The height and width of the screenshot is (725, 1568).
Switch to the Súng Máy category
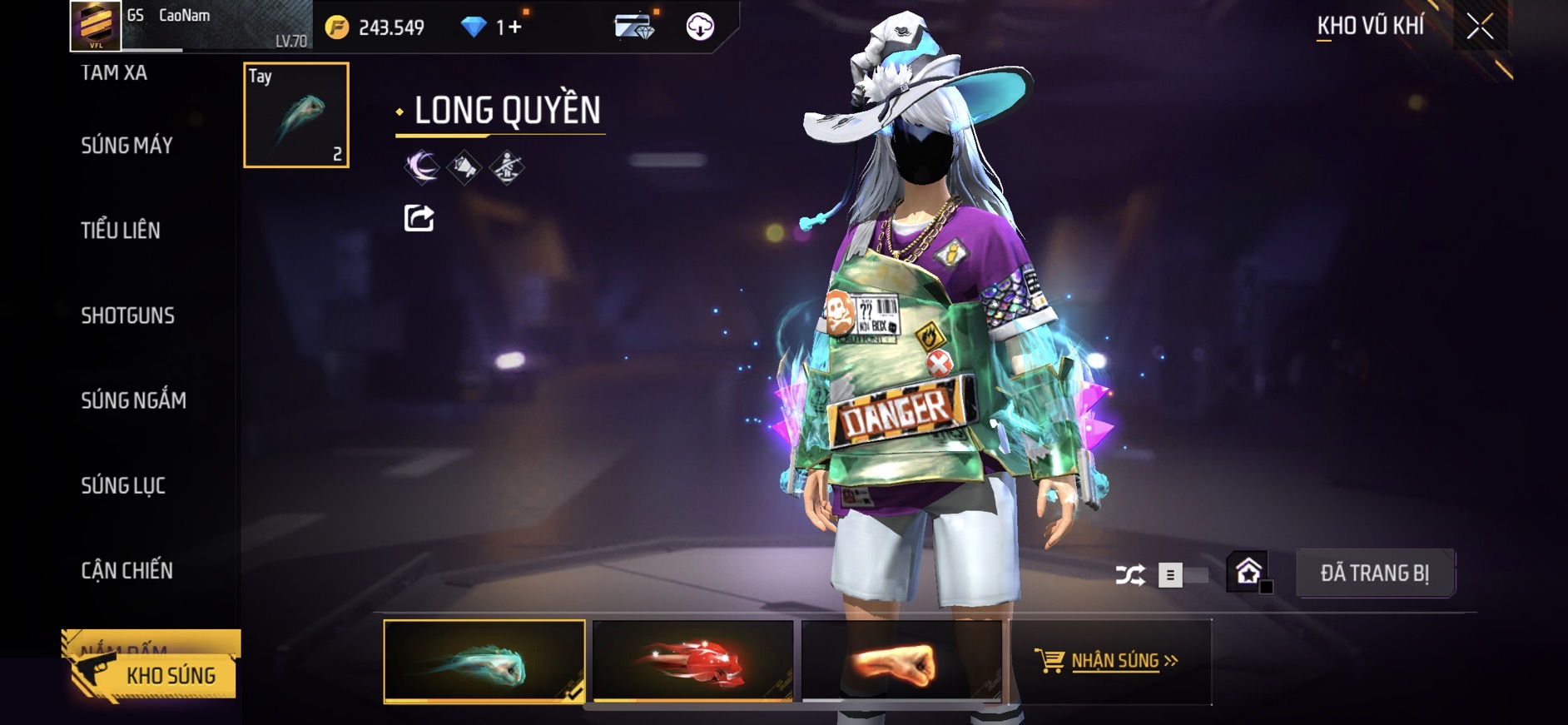click(x=127, y=146)
